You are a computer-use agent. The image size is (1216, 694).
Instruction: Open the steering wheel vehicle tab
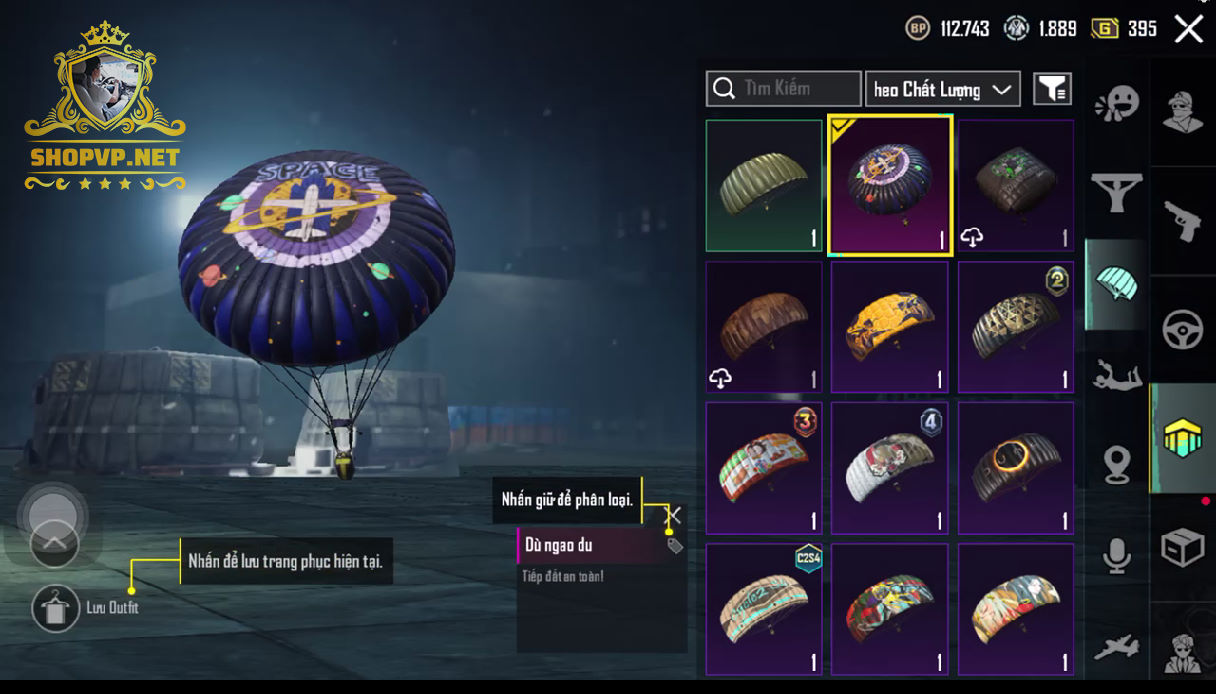point(1183,330)
